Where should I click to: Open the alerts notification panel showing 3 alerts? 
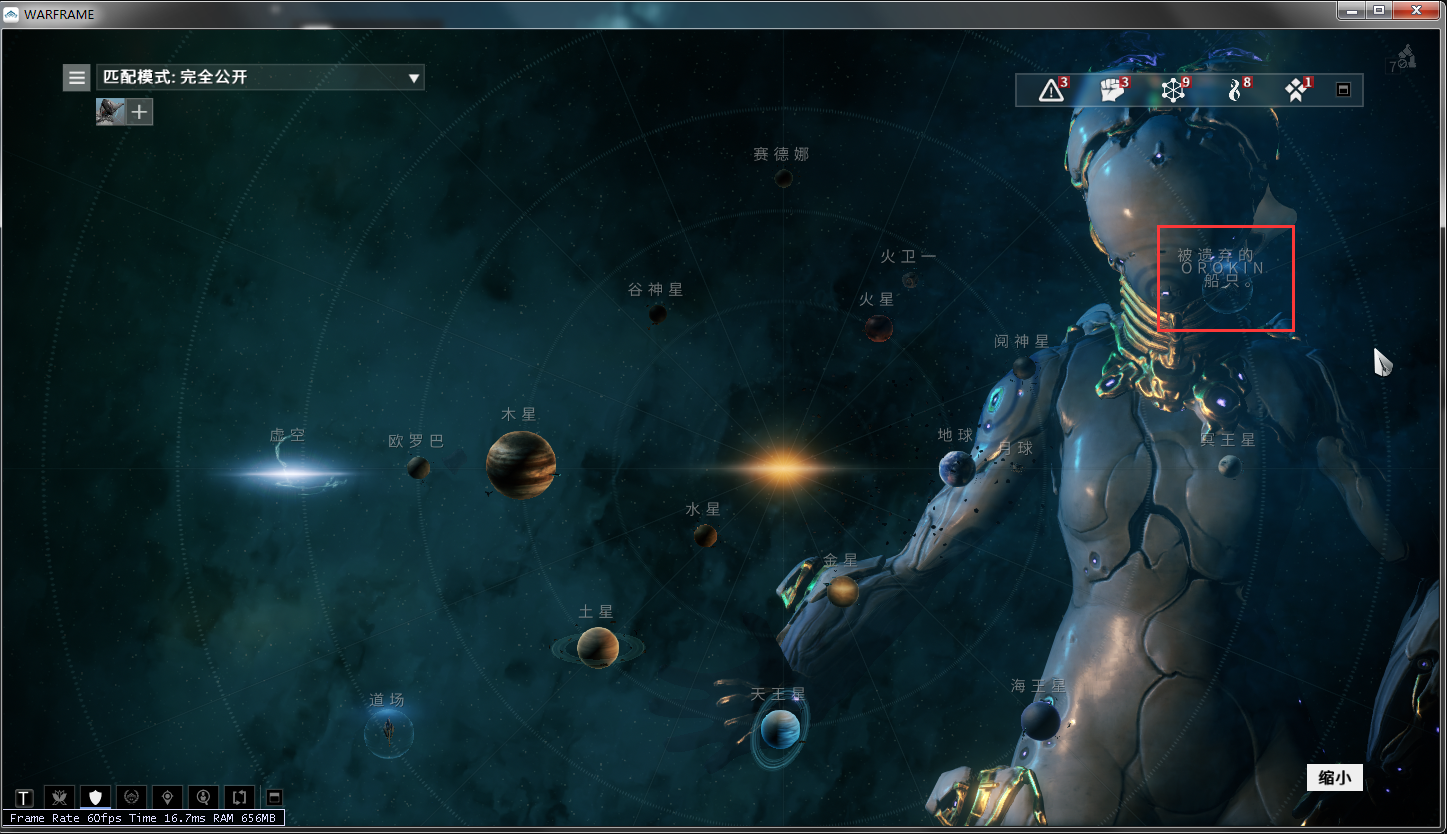[x=1049, y=89]
